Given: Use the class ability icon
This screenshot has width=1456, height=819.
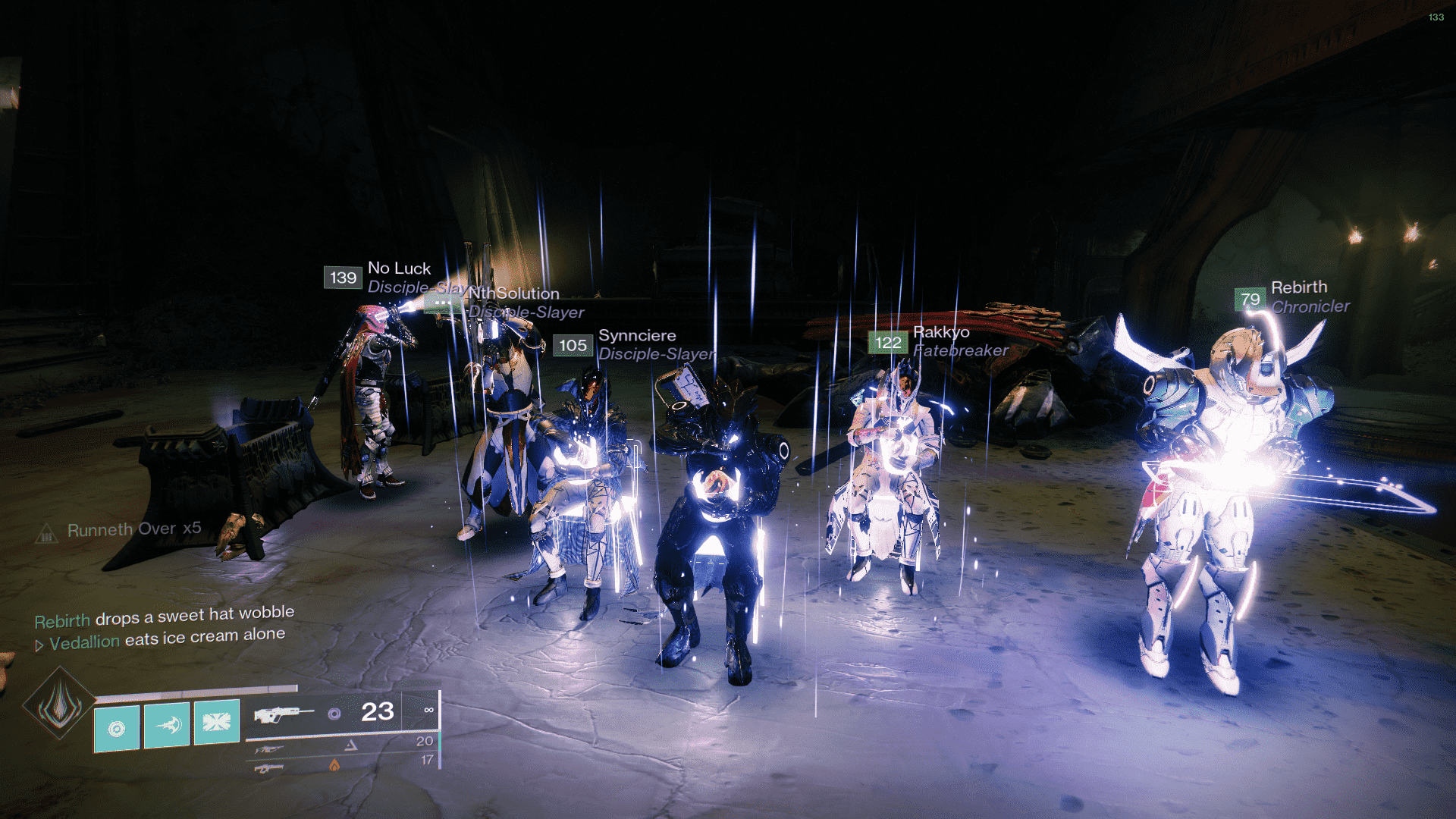Looking at the screenshot, I should click(217, 721).
